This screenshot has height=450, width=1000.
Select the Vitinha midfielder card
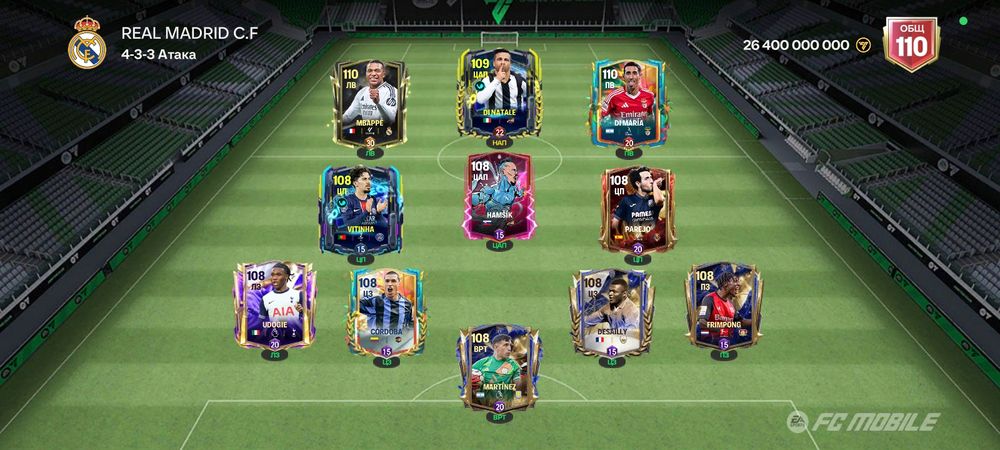[360, 206]
